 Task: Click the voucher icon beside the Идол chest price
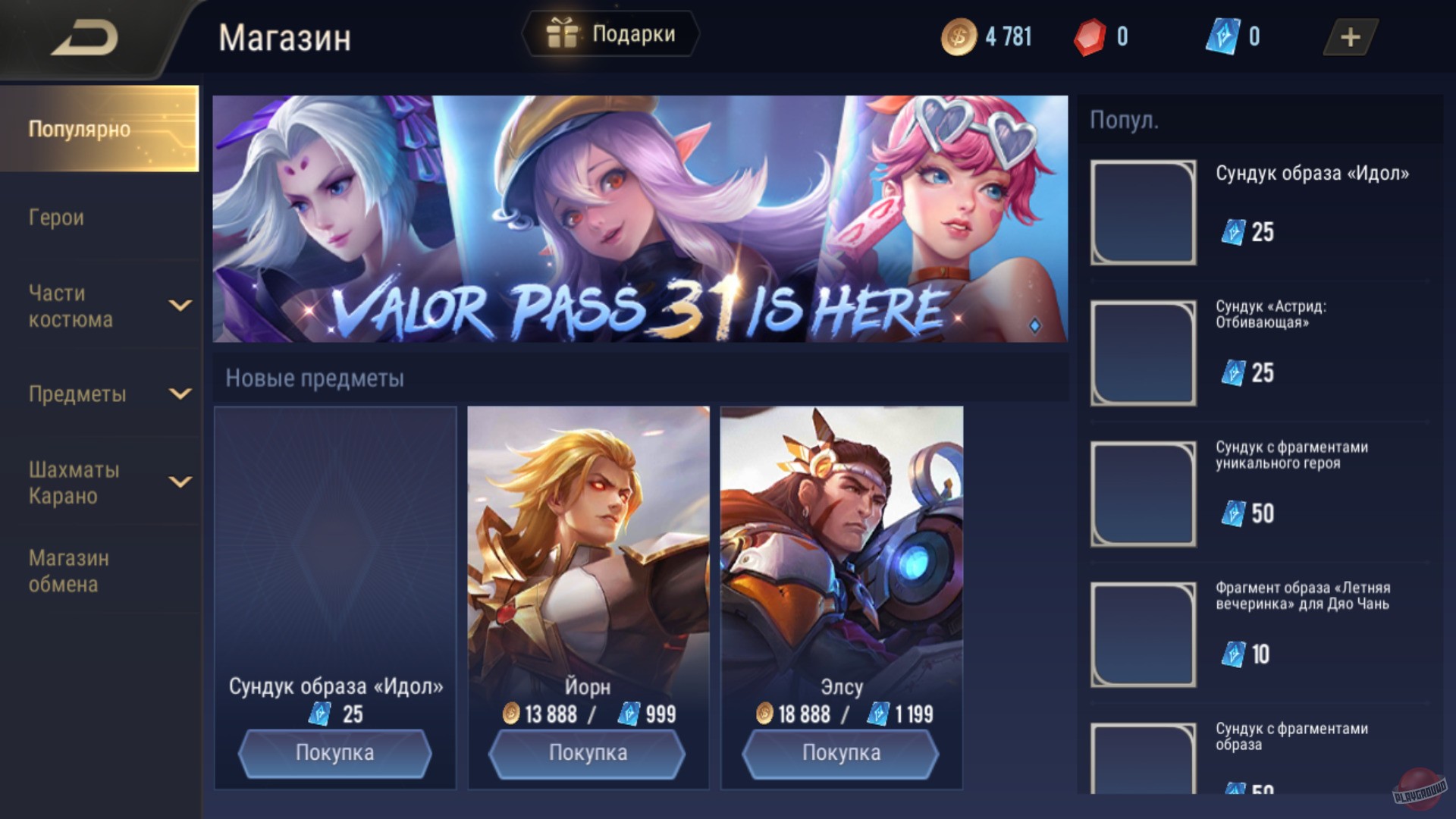tap(322, 714)
